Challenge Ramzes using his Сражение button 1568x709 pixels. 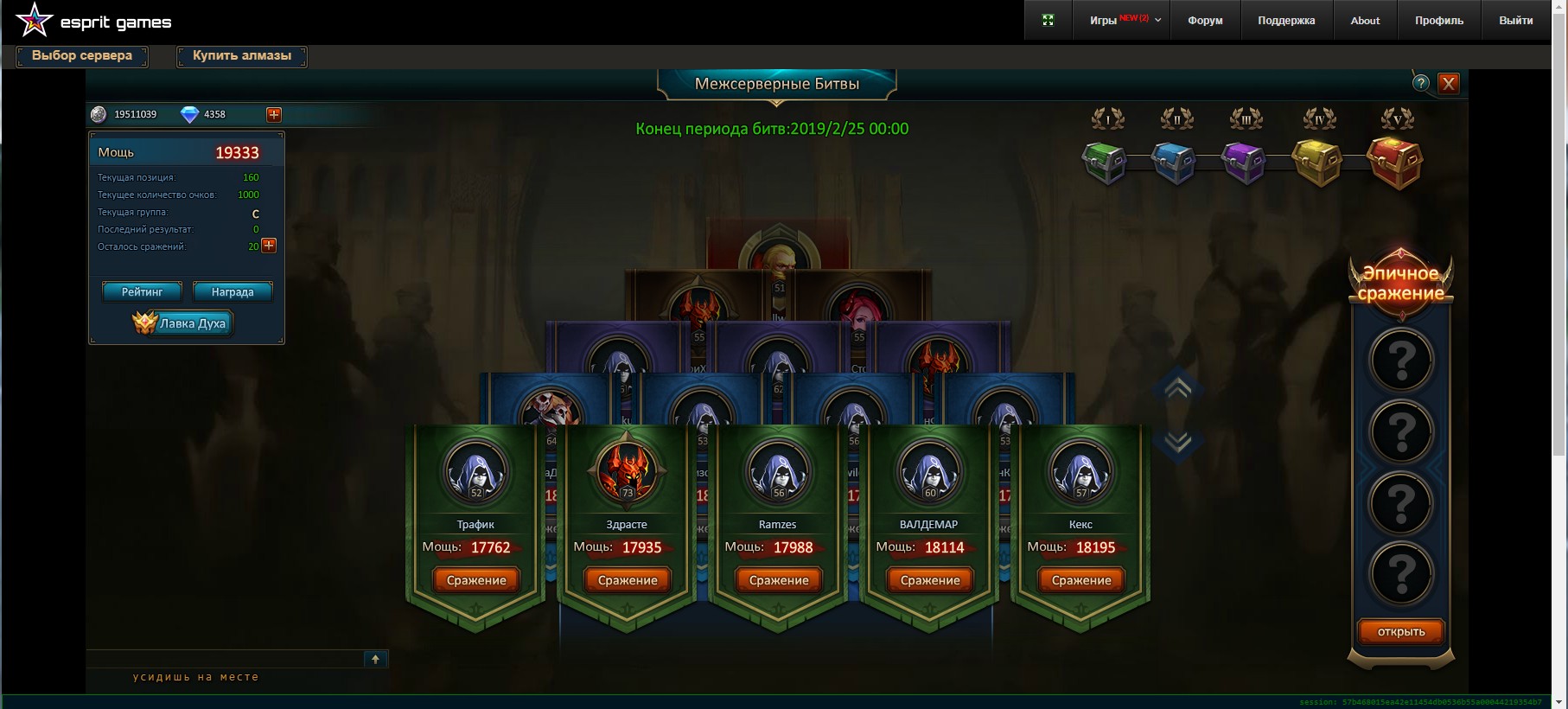[x=779, y=580]
